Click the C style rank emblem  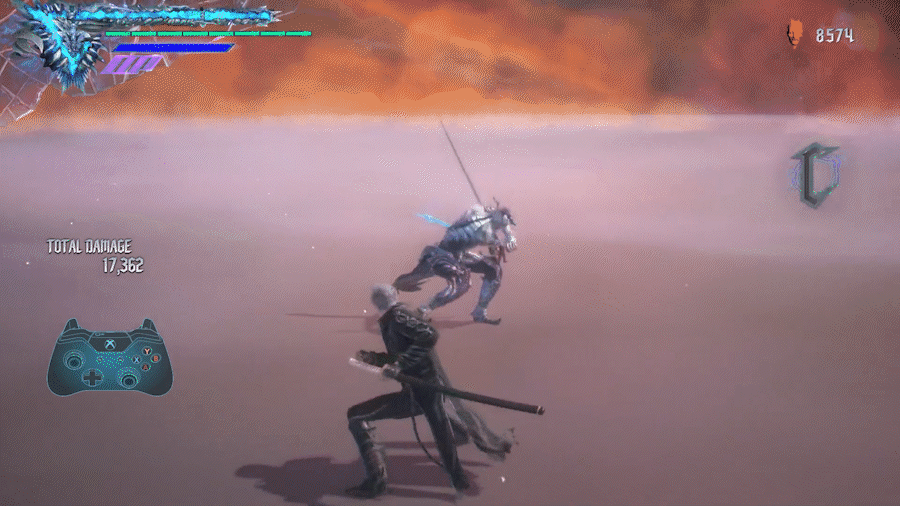coord(814,176)
